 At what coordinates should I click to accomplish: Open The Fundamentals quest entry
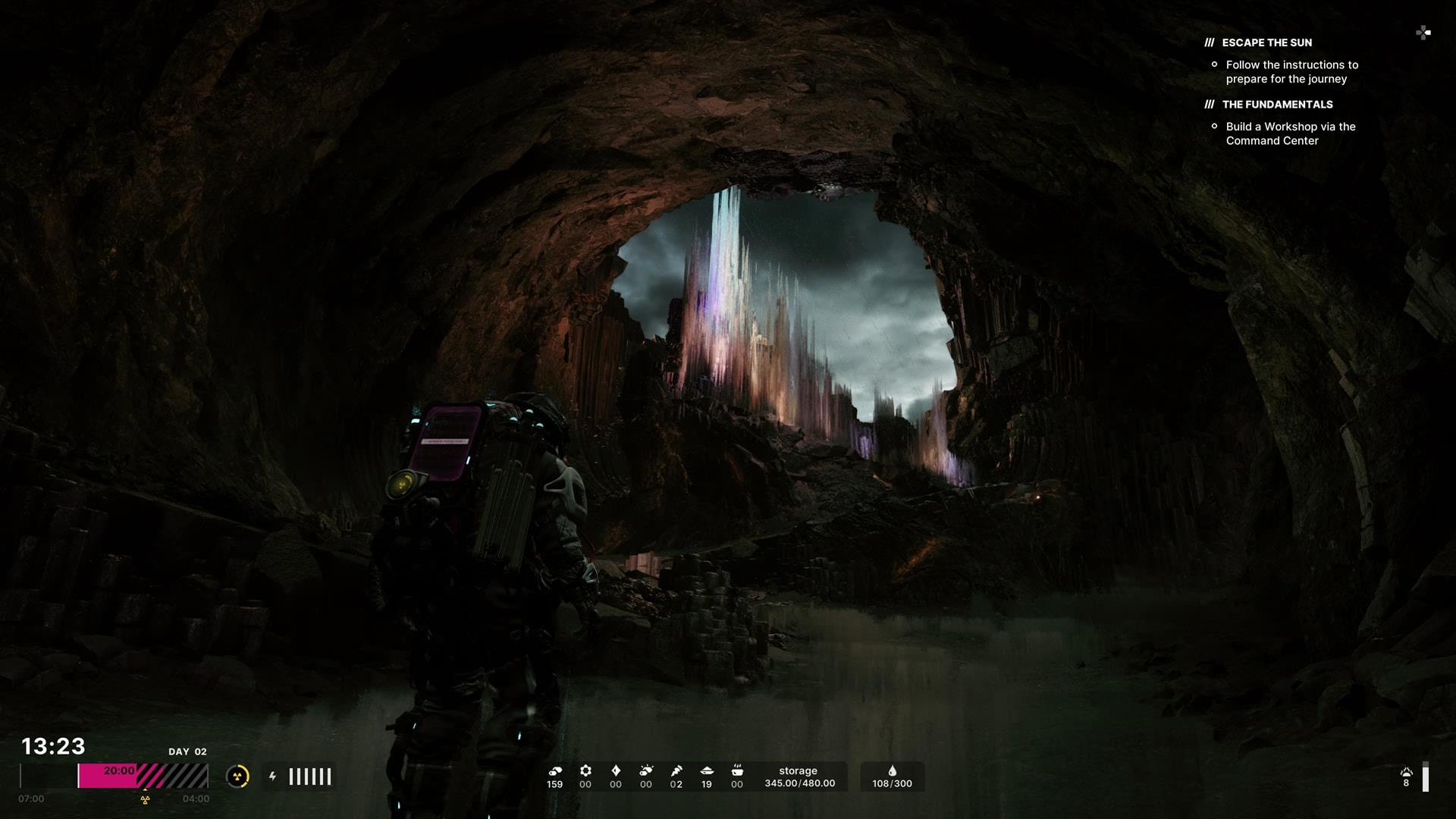[x=1277, y=104]
